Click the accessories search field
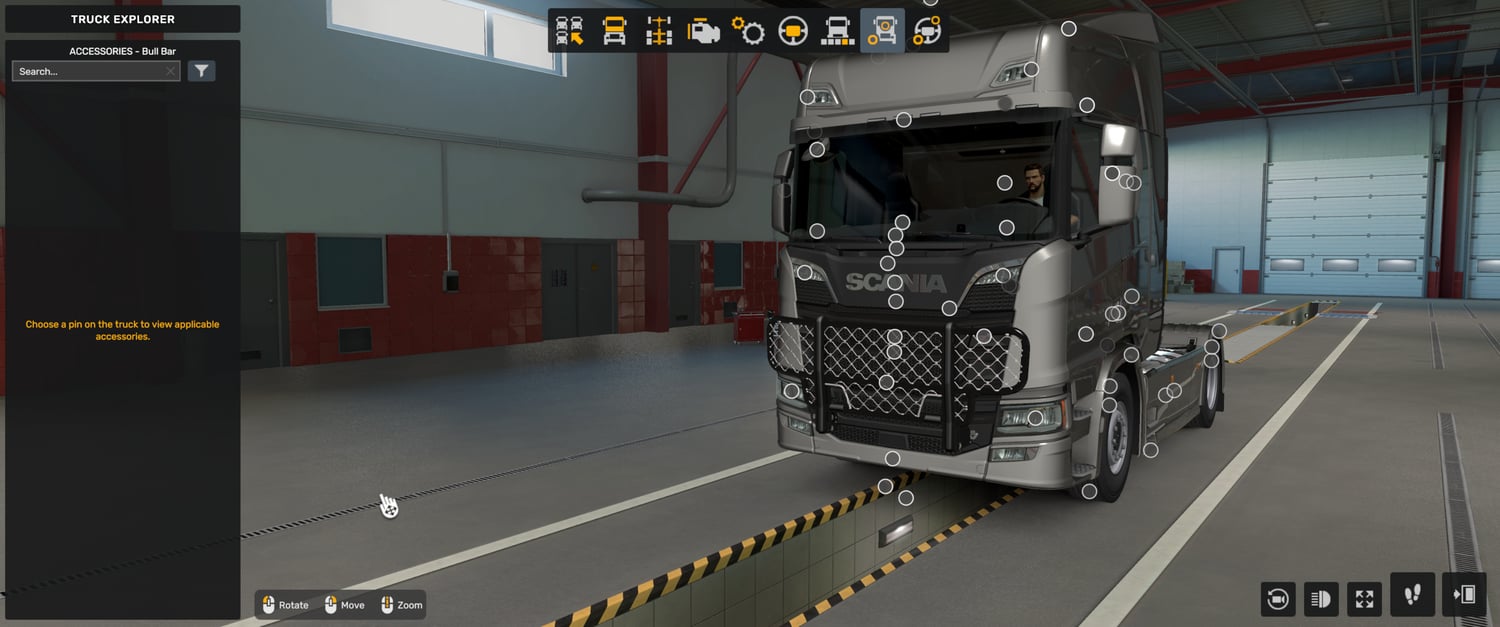Screen dimensions: 1500x627 click(x=90, y=72)
